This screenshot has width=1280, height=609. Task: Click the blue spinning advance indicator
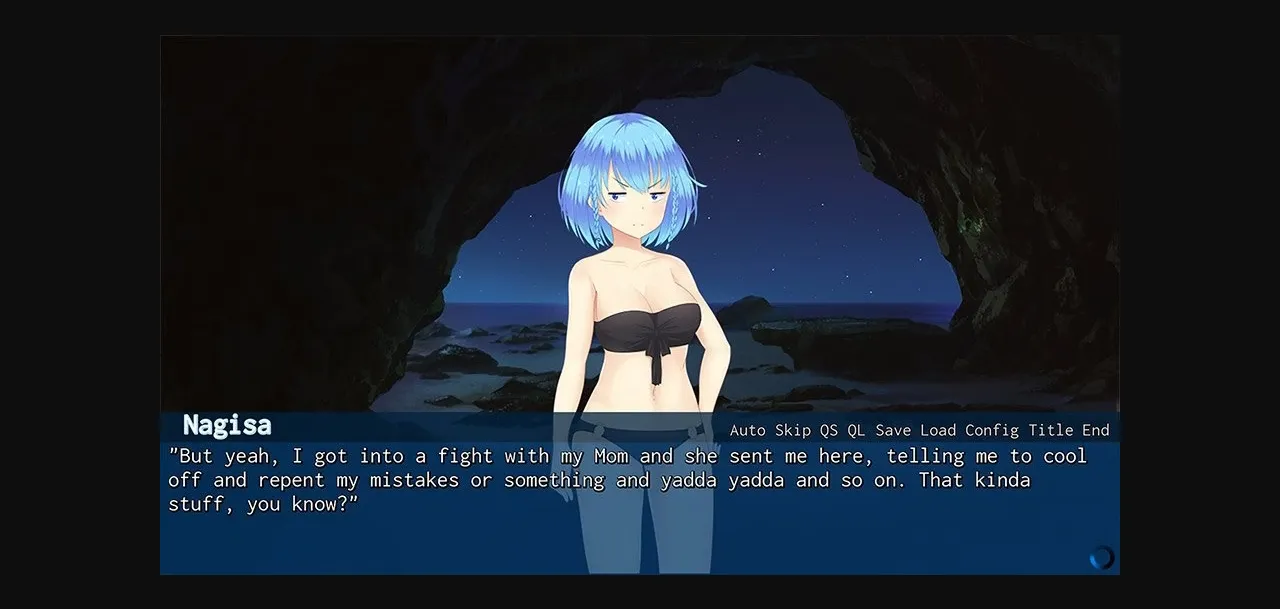(1101, 557)
